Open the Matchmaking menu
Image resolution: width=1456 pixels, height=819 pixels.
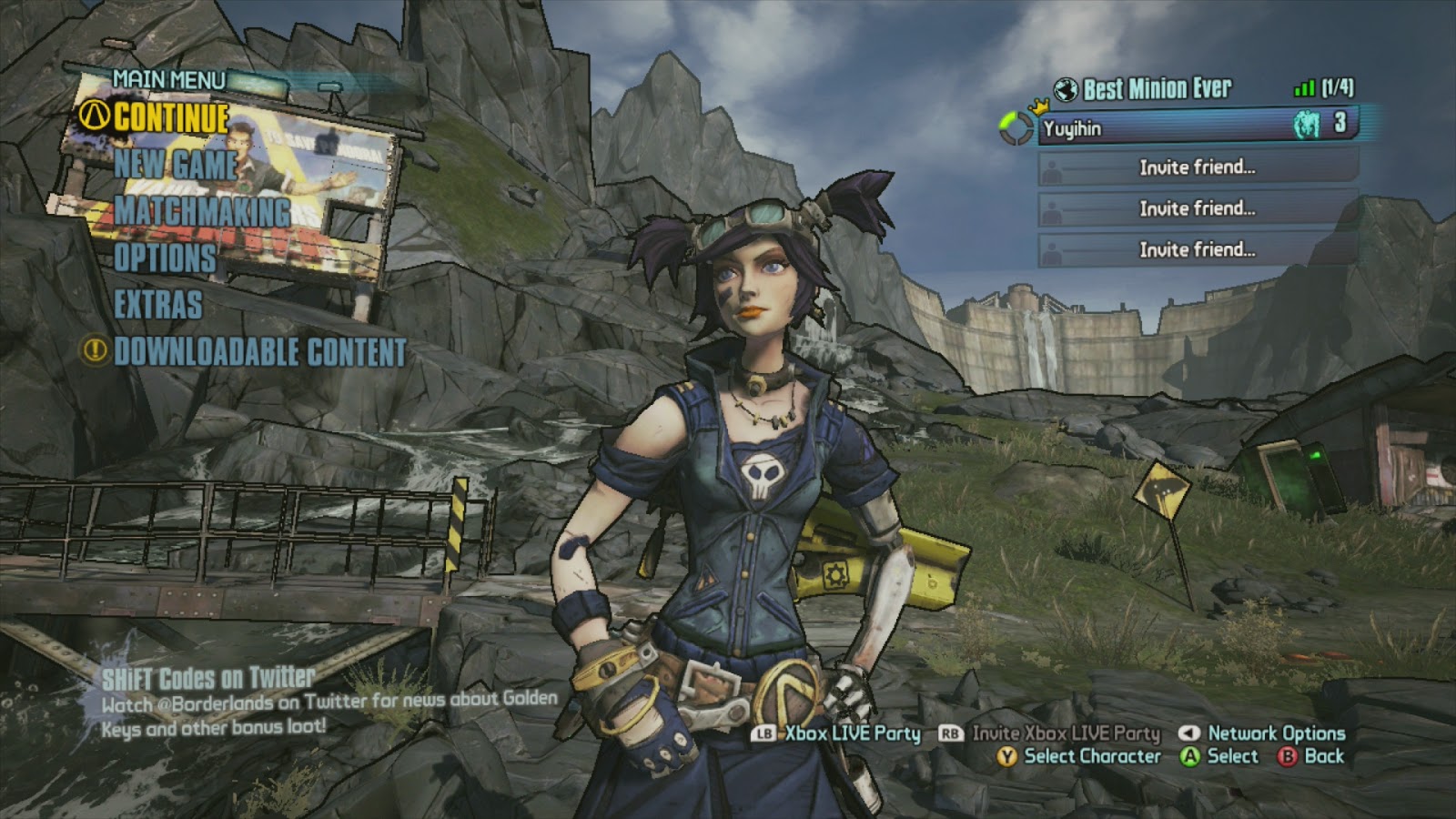pos(202,212)
